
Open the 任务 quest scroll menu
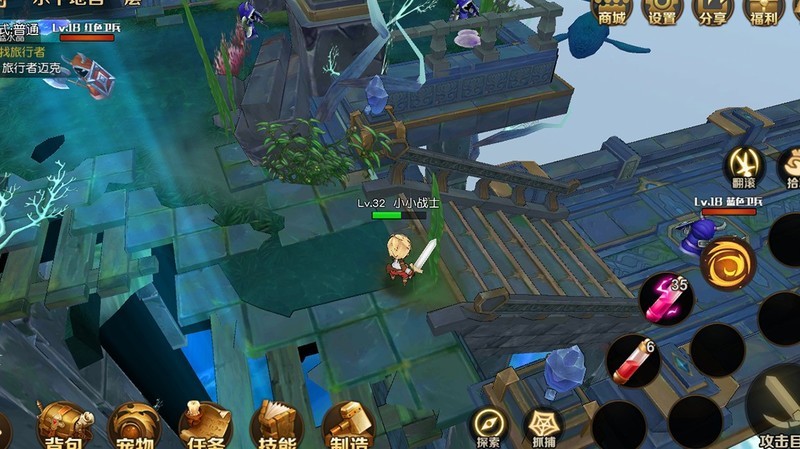(205, 425)
